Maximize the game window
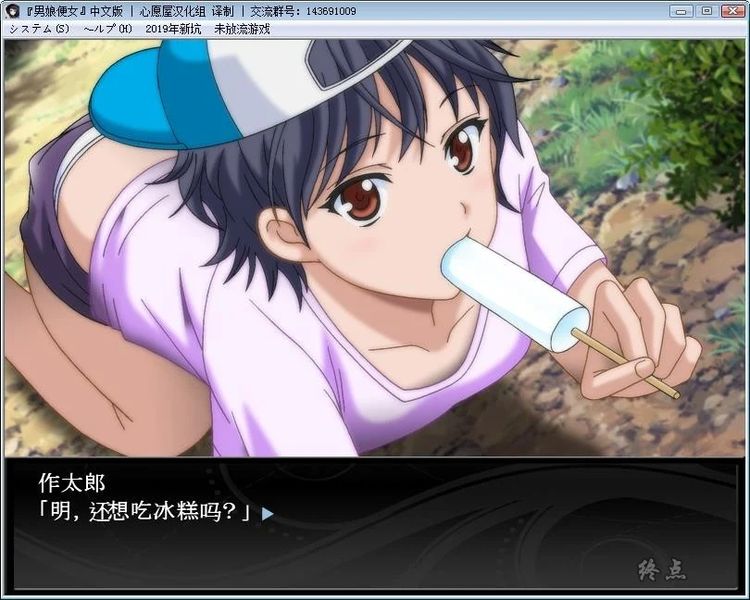 point(705,10)
